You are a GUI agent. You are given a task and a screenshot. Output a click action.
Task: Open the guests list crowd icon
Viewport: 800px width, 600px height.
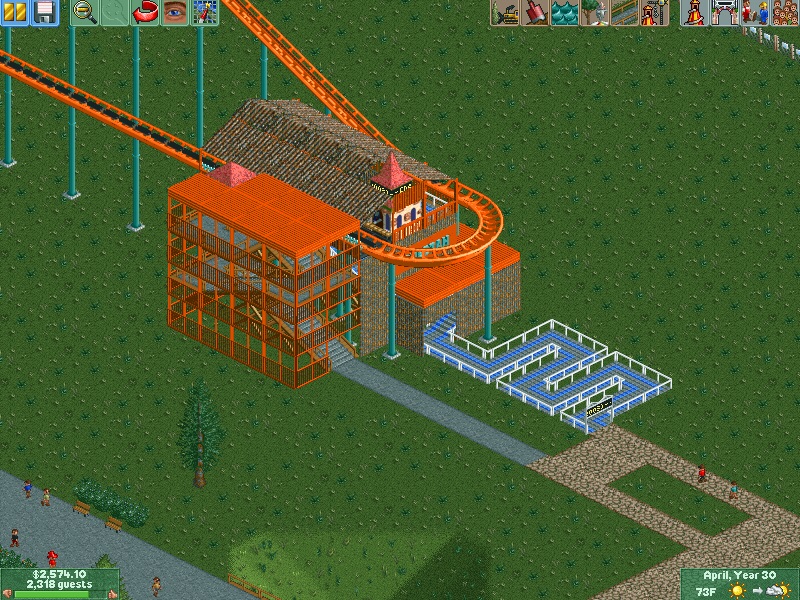click(783, 13)
